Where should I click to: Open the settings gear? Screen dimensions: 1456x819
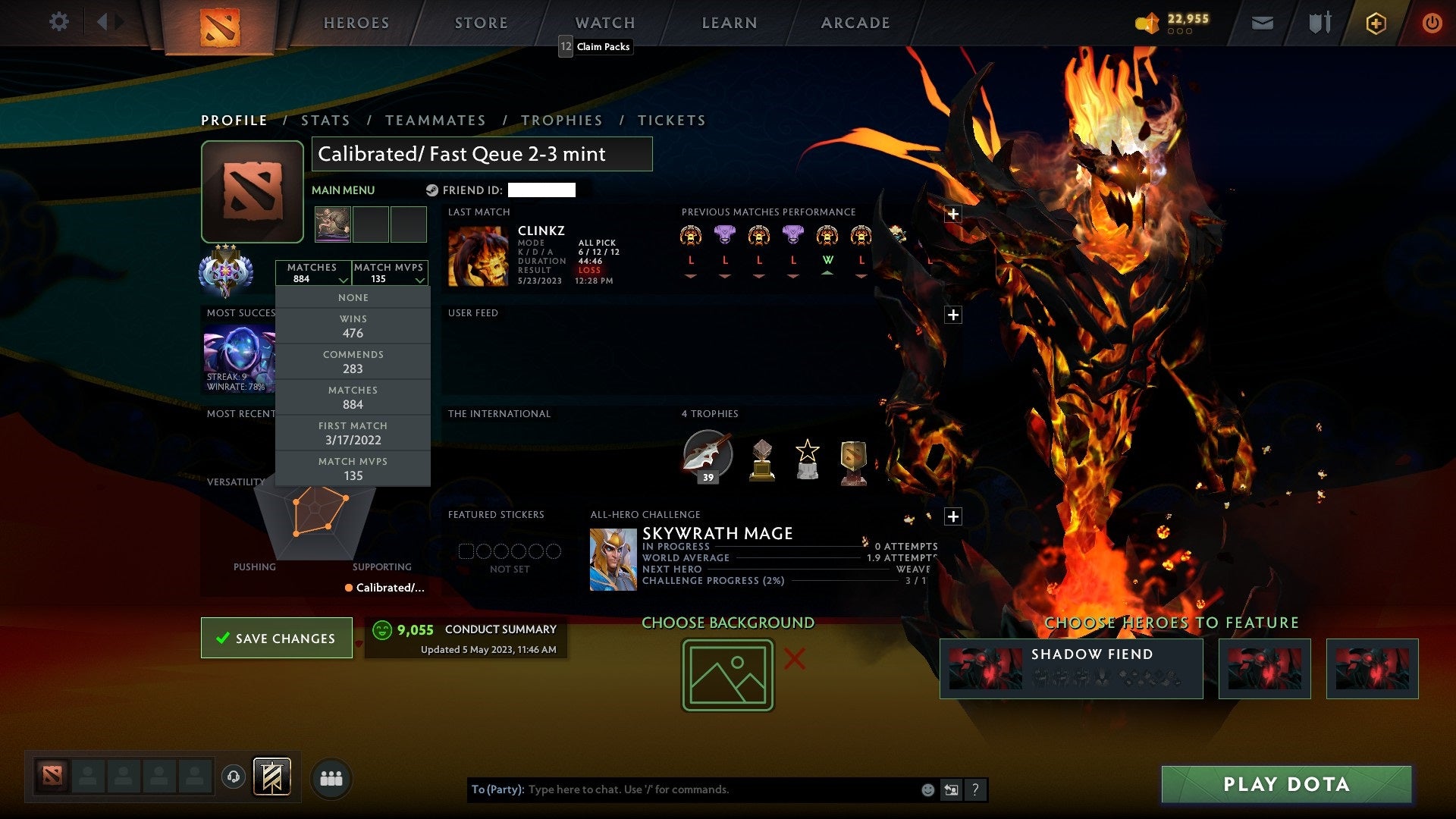(x=59, y=22)
